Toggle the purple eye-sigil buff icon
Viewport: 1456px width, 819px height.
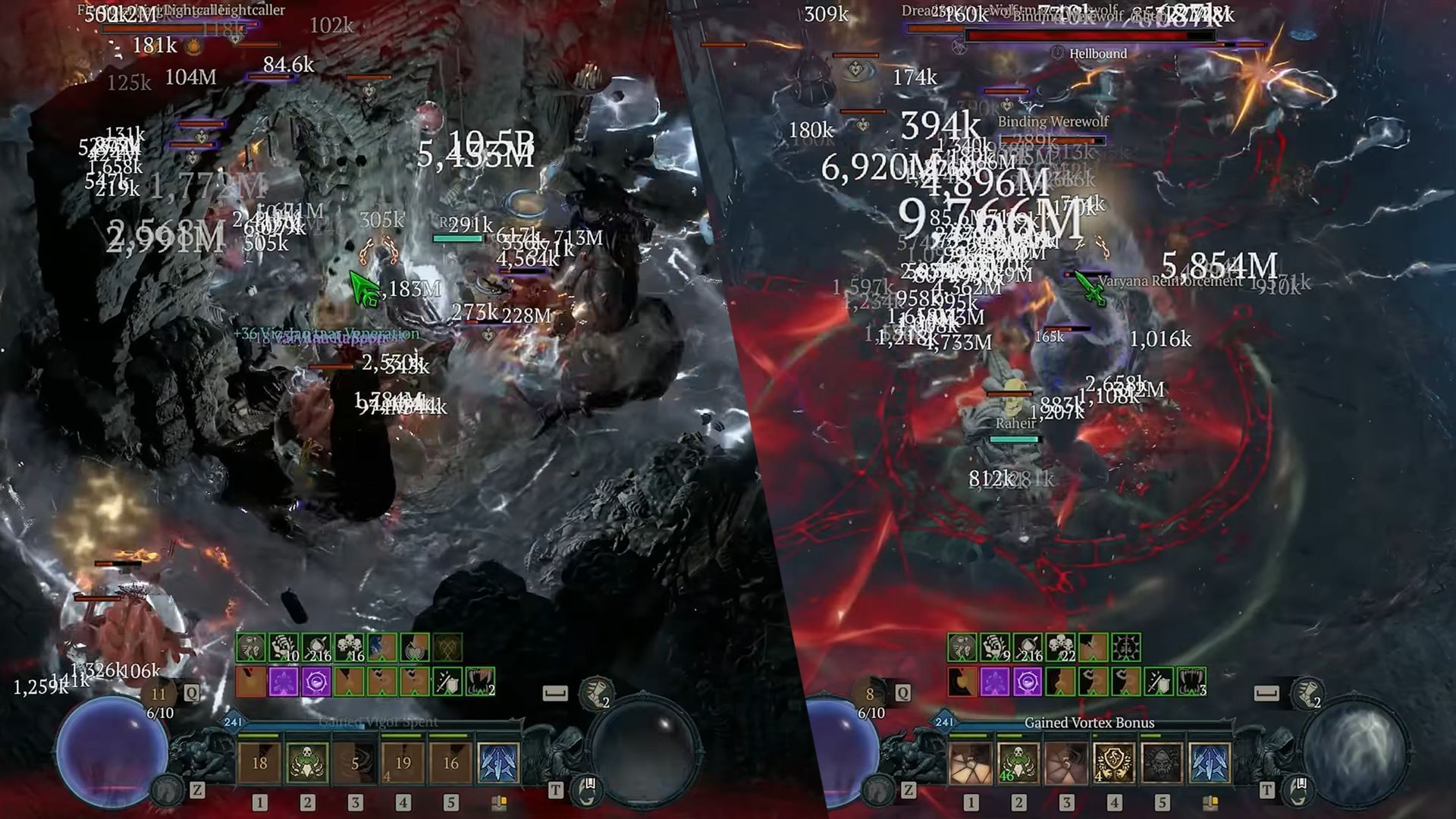tap(316, 681)
